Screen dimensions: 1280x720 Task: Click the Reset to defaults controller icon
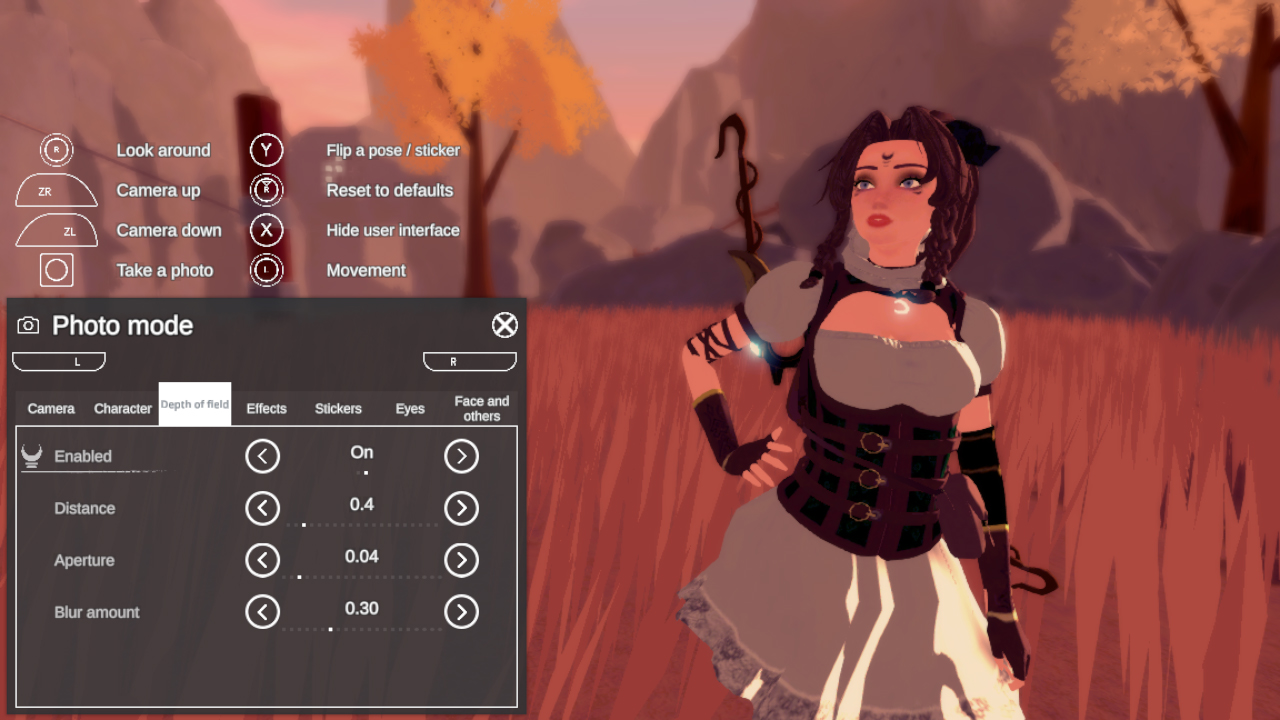coord(266,190)
